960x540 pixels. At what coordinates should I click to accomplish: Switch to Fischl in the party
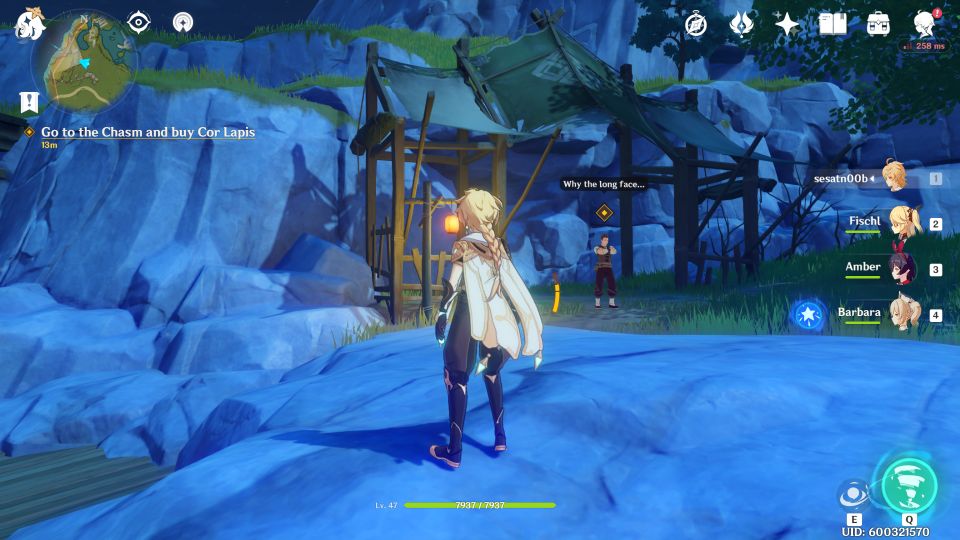click(905, 223)
